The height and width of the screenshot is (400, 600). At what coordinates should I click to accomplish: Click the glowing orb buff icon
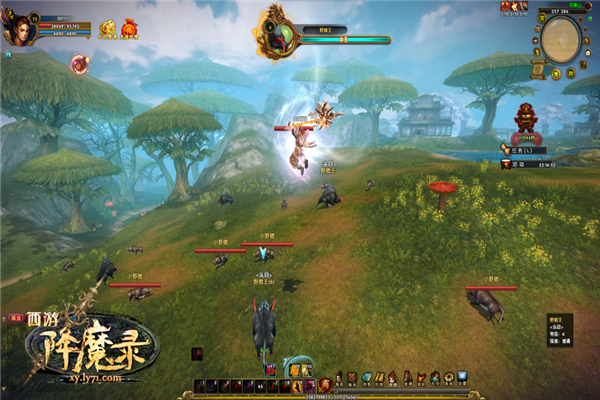click(79, 64)
